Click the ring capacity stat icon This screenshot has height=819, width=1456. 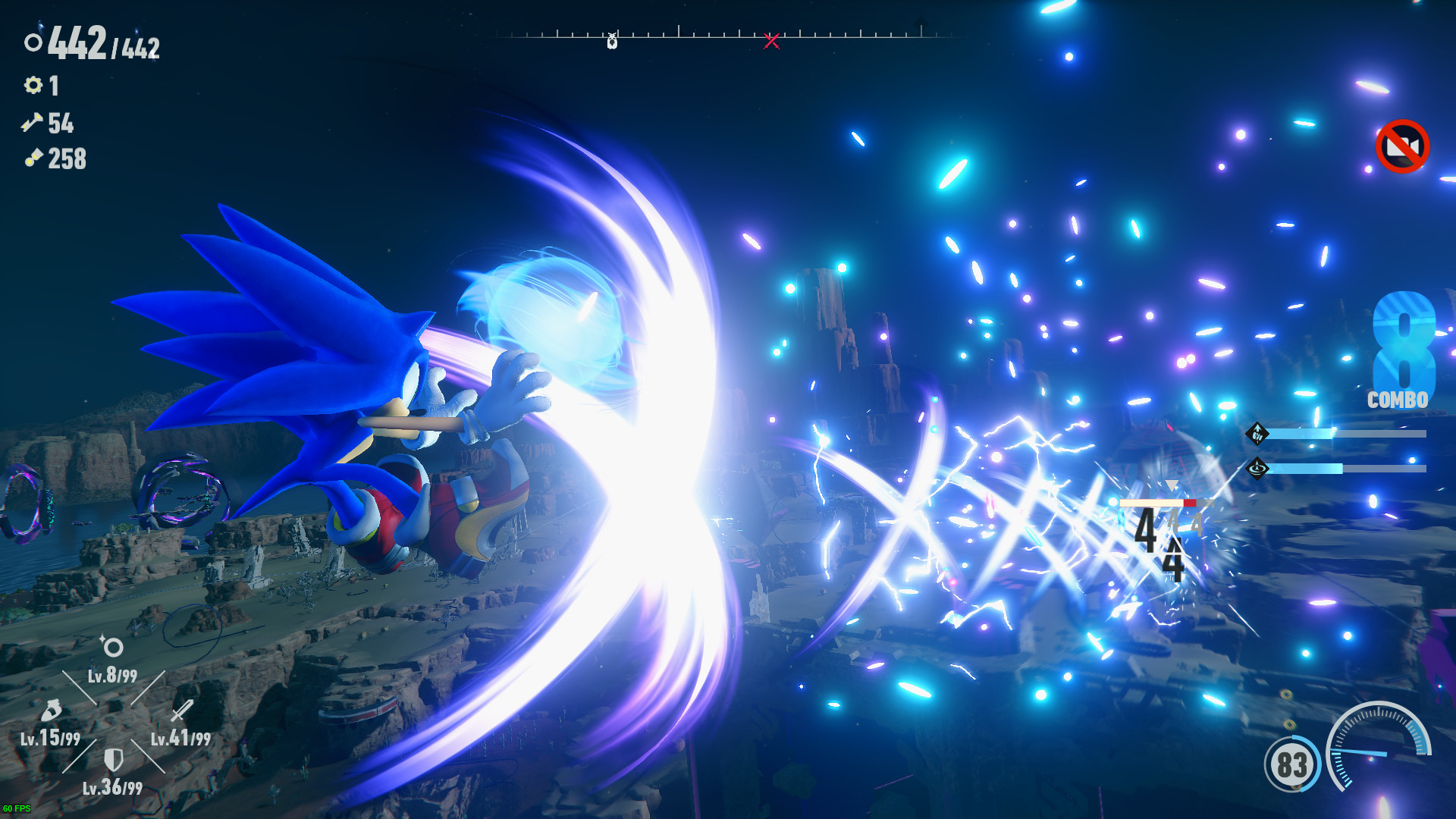pos(112,648)
